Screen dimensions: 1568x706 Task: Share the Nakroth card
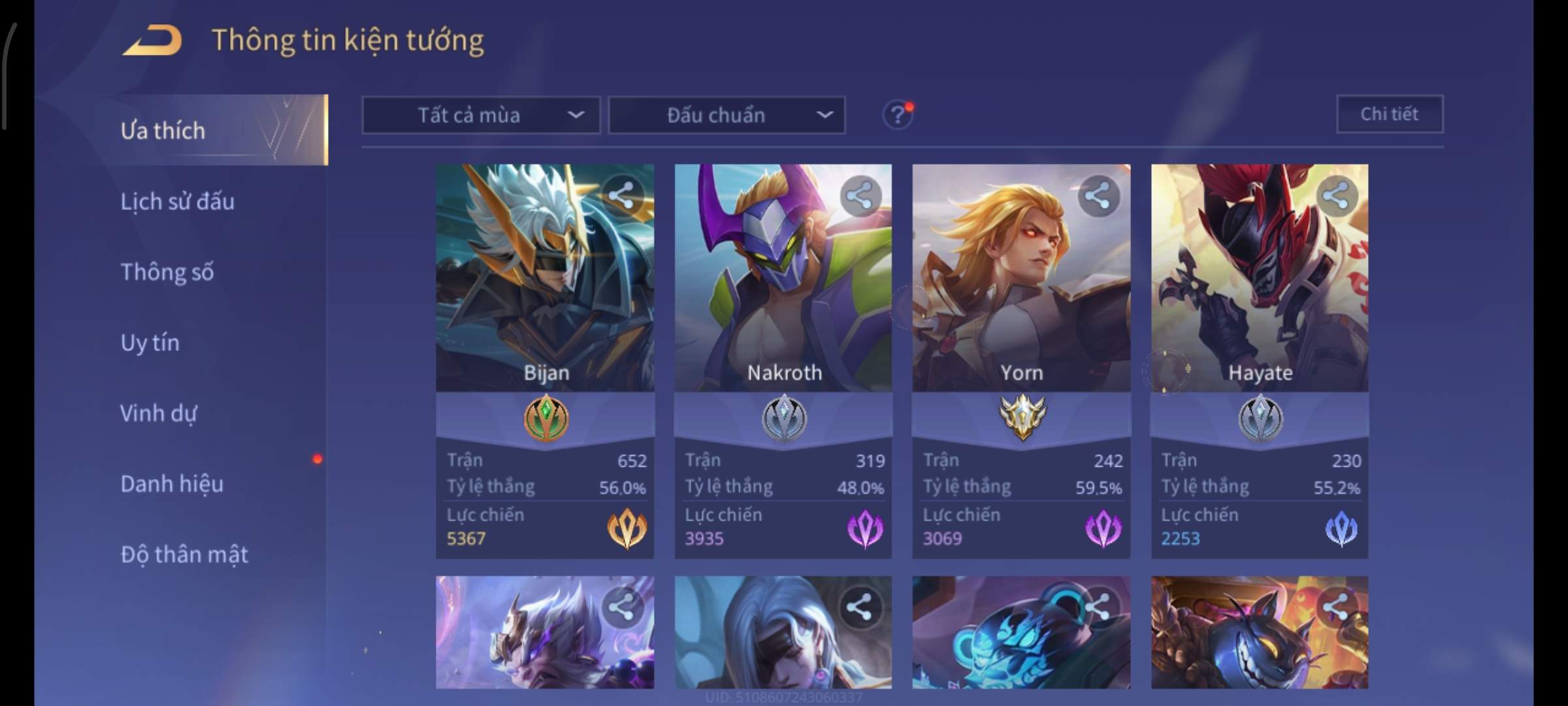pyautogui.click(x=860, y=195)
